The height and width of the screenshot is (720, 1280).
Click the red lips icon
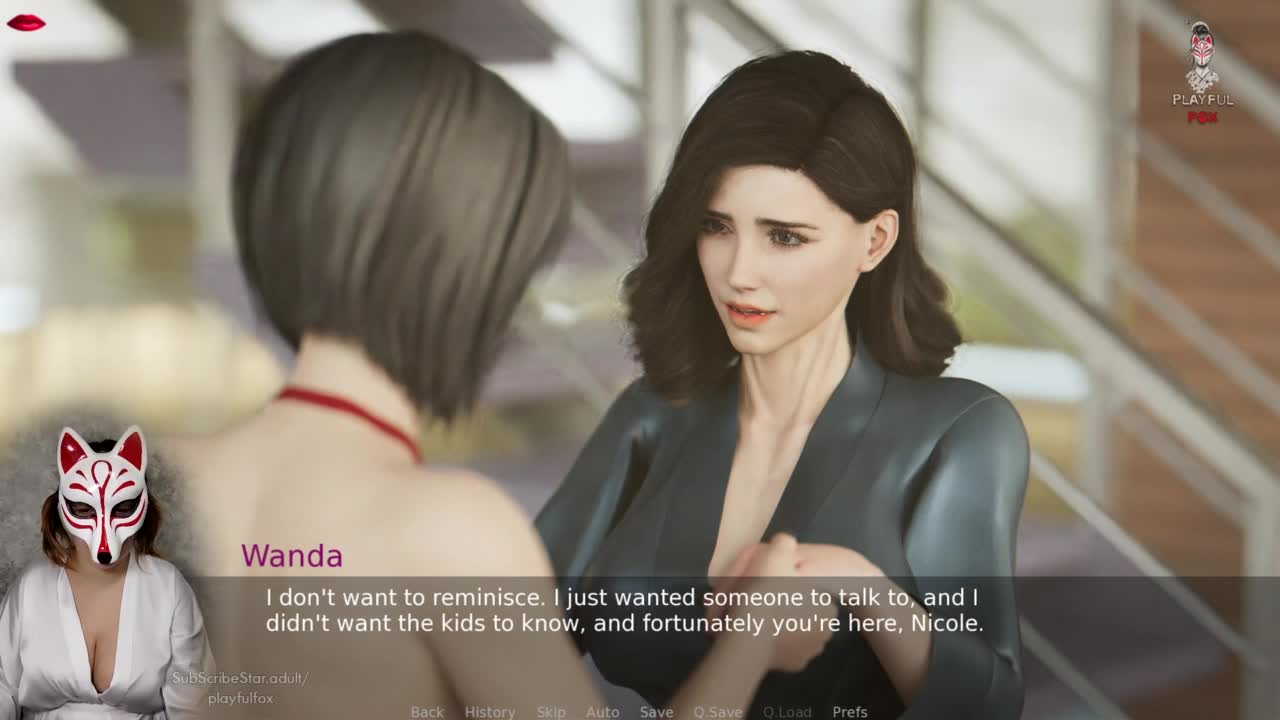(x=25, y=22)
